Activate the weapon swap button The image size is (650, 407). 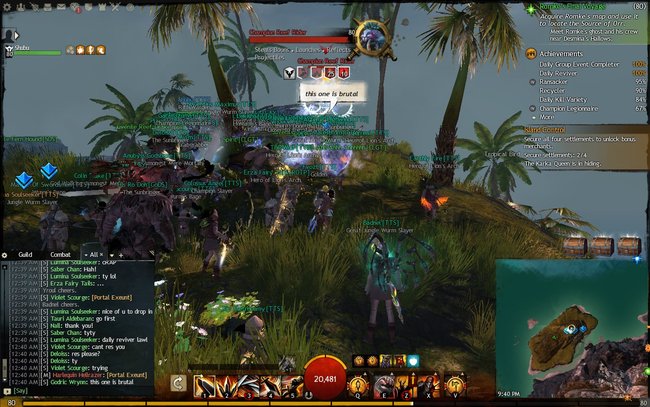click(x=177, y=383)
